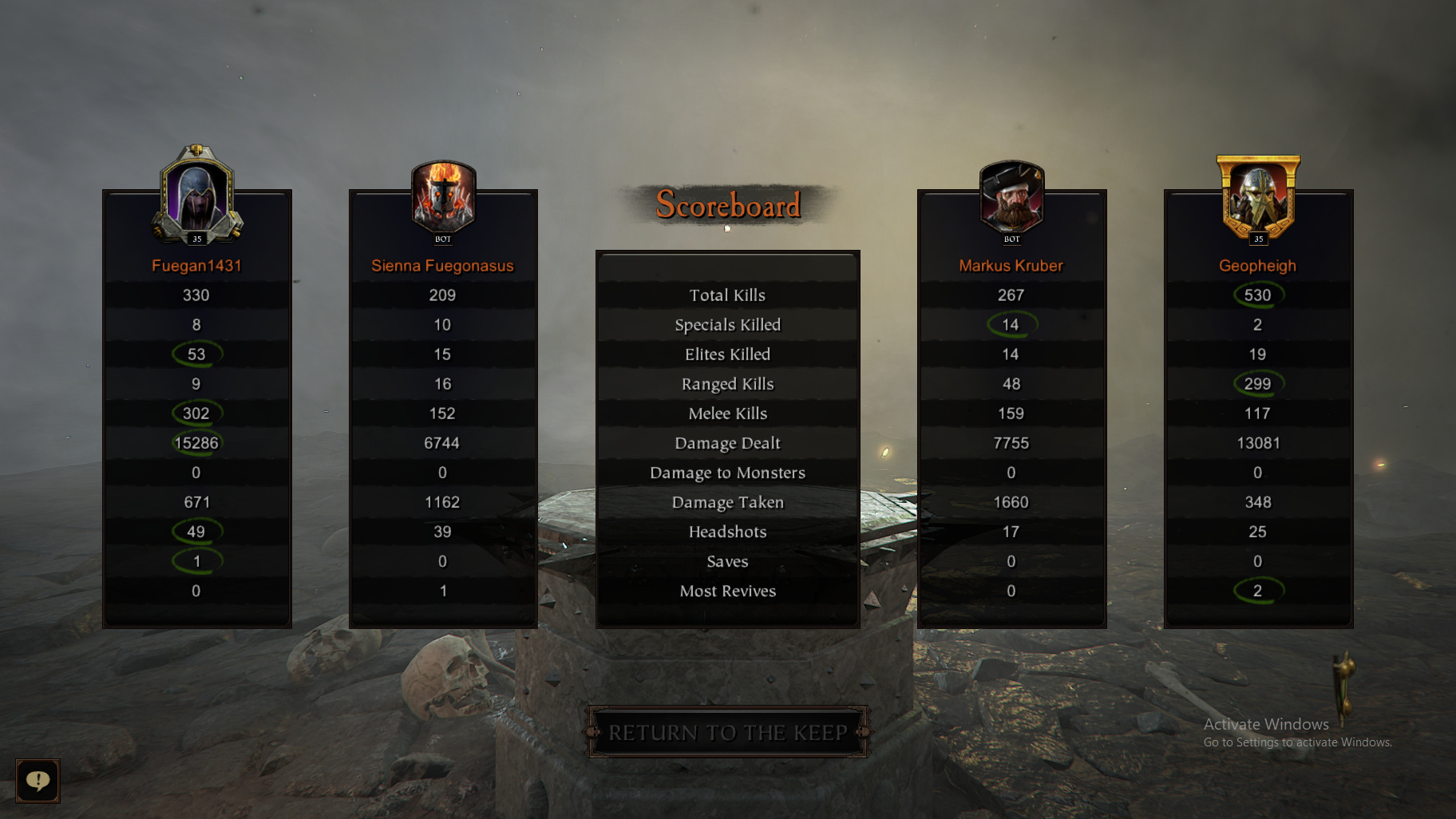This screenshot has height=819, width=1456.
Task: Select Fuegan1431's hooded portrait
Action: pyautogui.click(x=196, y=197)
